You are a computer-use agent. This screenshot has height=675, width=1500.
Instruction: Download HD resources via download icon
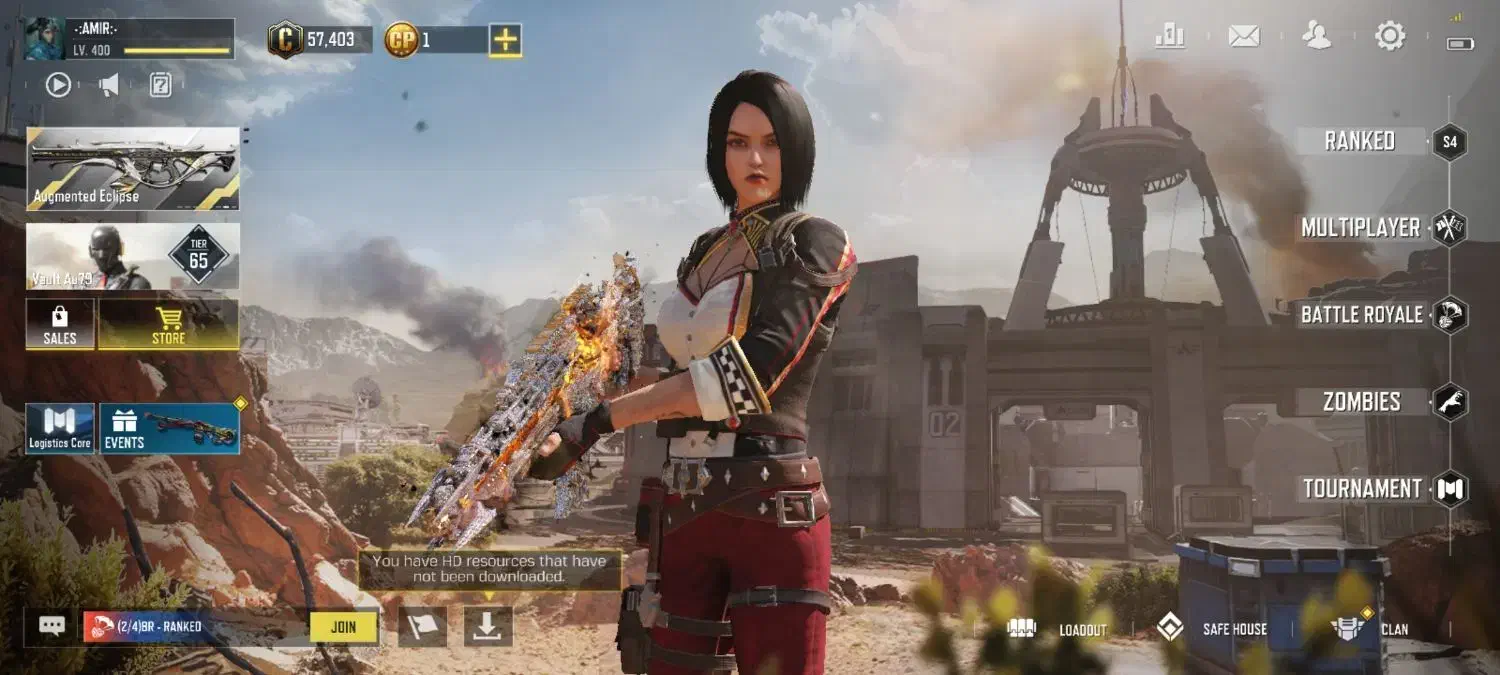488,626
